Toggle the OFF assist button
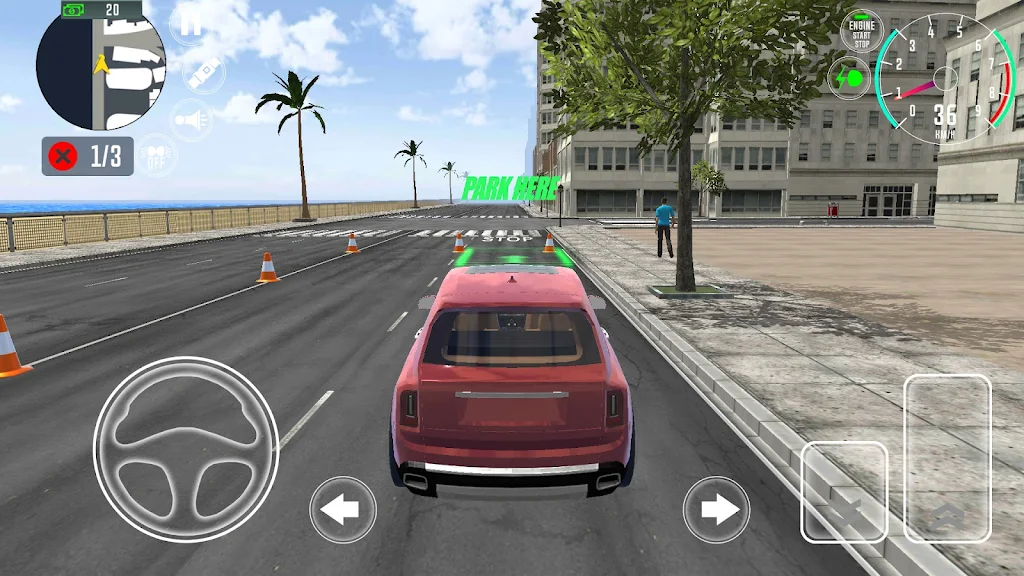The height and width of the screenshot is (576, 1024). coord(156,156)
